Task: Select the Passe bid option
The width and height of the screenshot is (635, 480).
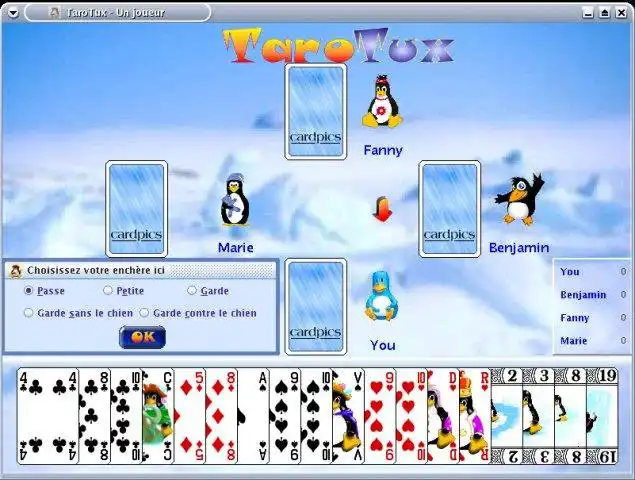Action: [x=29, y=291]
